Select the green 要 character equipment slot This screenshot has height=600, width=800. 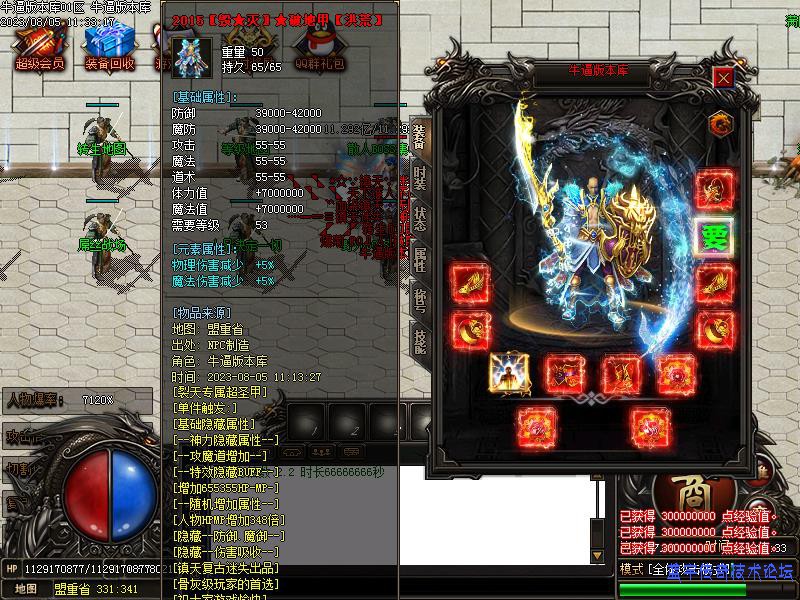click(x=715, y=238)
